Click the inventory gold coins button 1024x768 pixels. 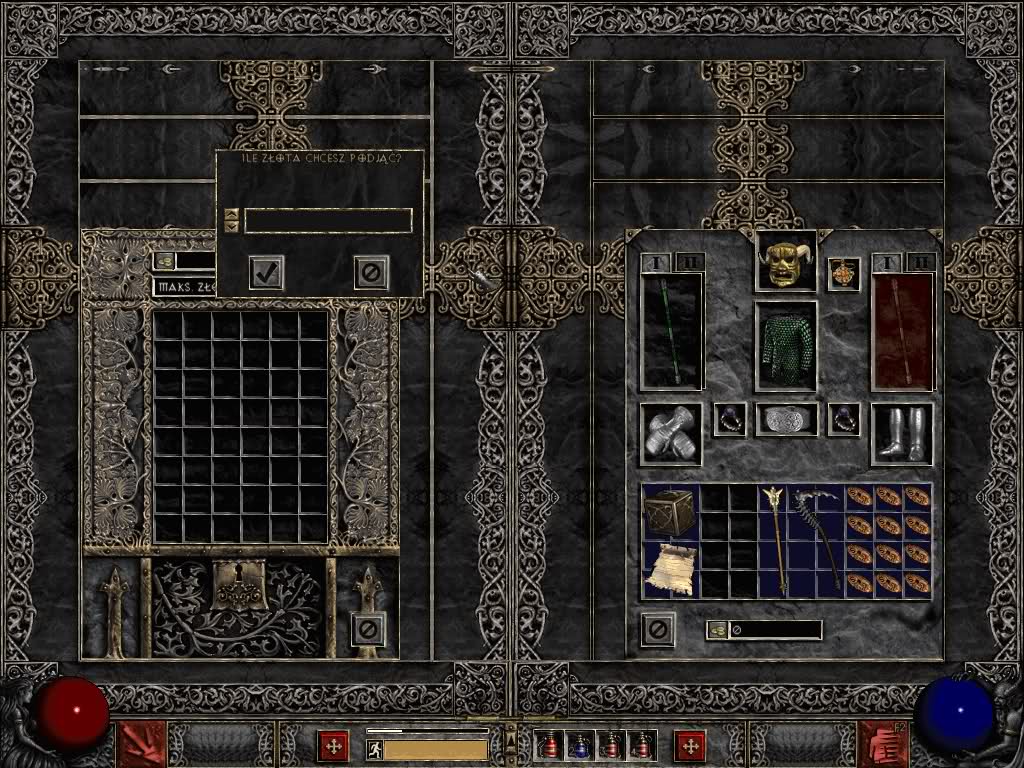click(x=717, y=630)
